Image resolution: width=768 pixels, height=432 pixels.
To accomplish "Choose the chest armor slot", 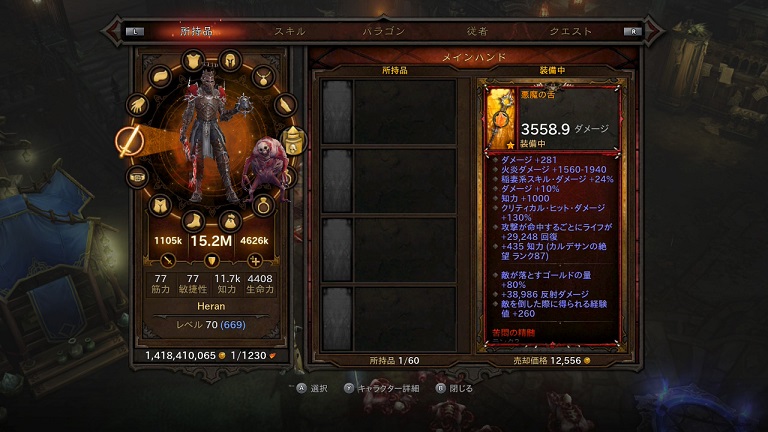I will click(x=193, y=62).
